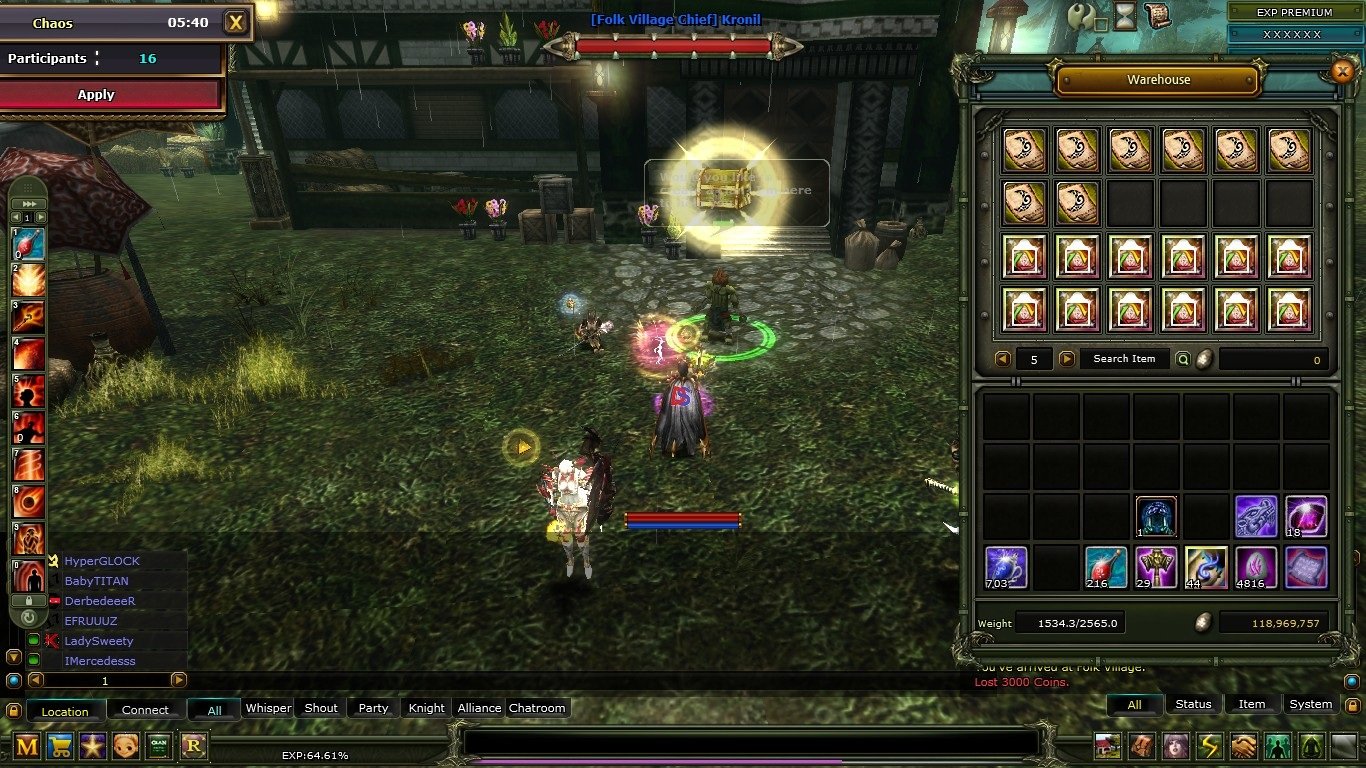Go to the previous warehouse page
Image resolution: width=1366 pixels, height=768 pixels.
click(x=1002, y=359)
